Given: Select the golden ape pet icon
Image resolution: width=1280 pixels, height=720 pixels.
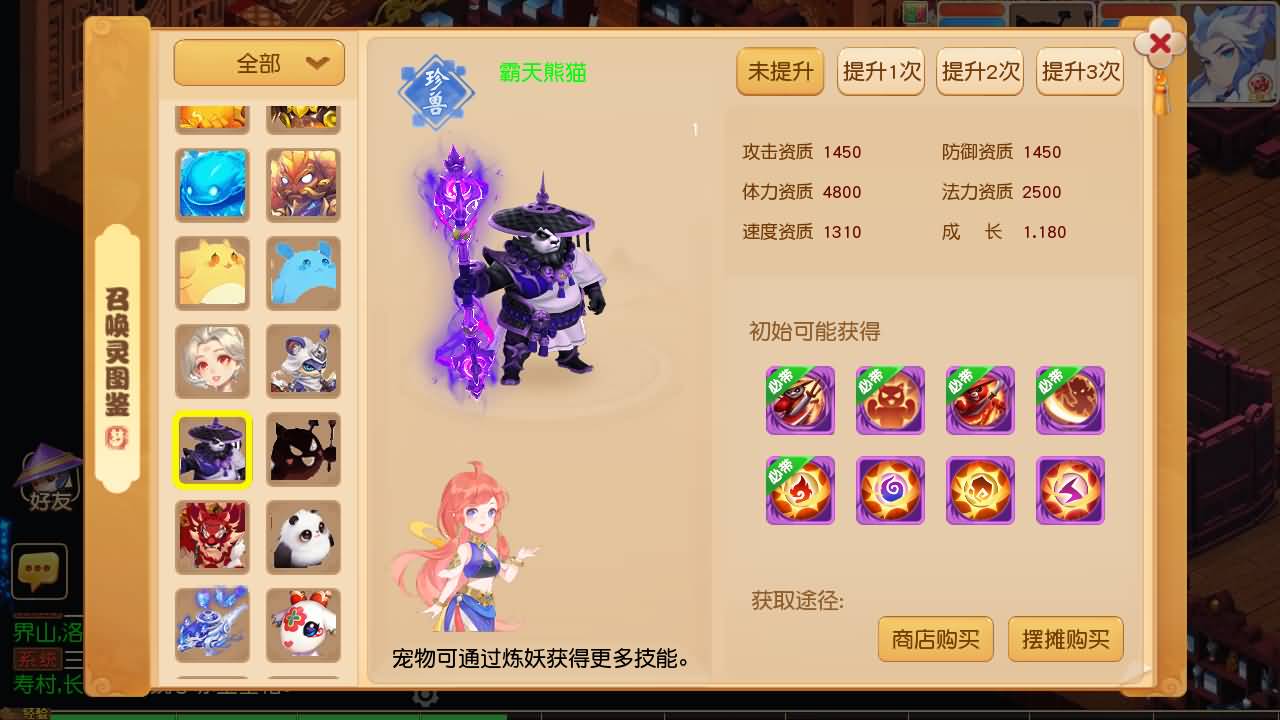Looking at the screenshot, I should [303, 185].
